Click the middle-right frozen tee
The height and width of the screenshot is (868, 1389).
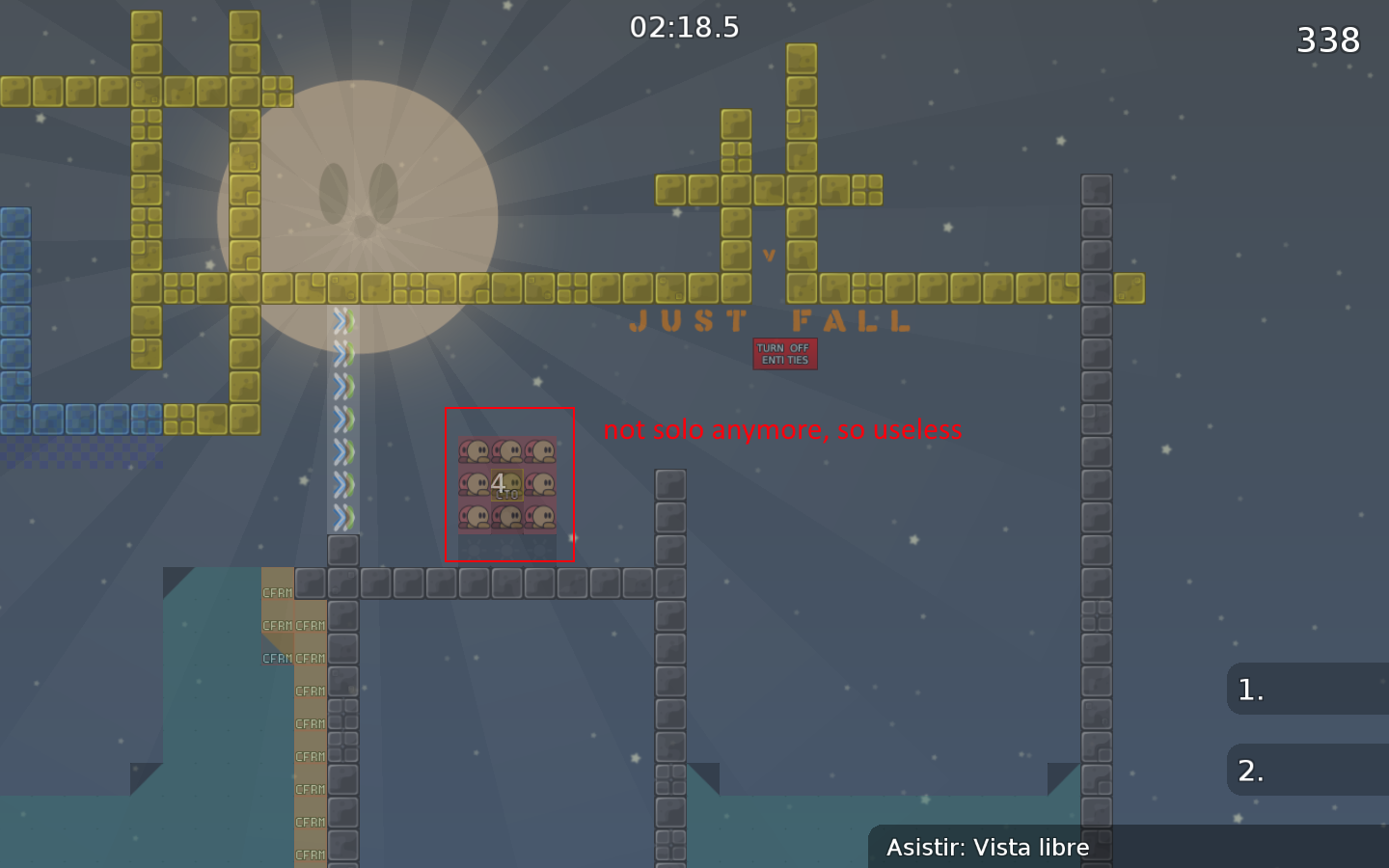[543, 484]
